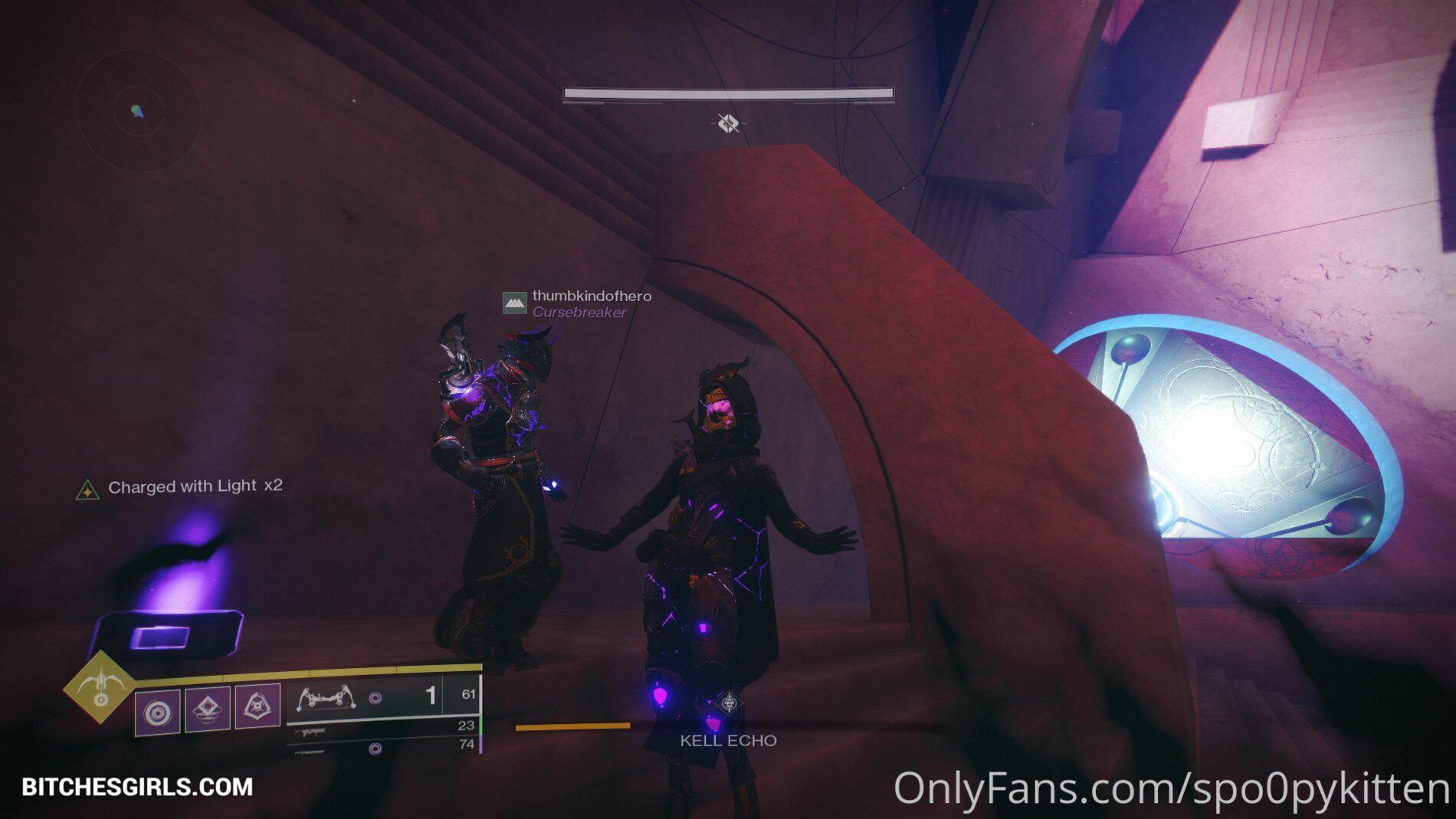Open the circular radar
This screenshot has height=819, width=1456.
138,112
